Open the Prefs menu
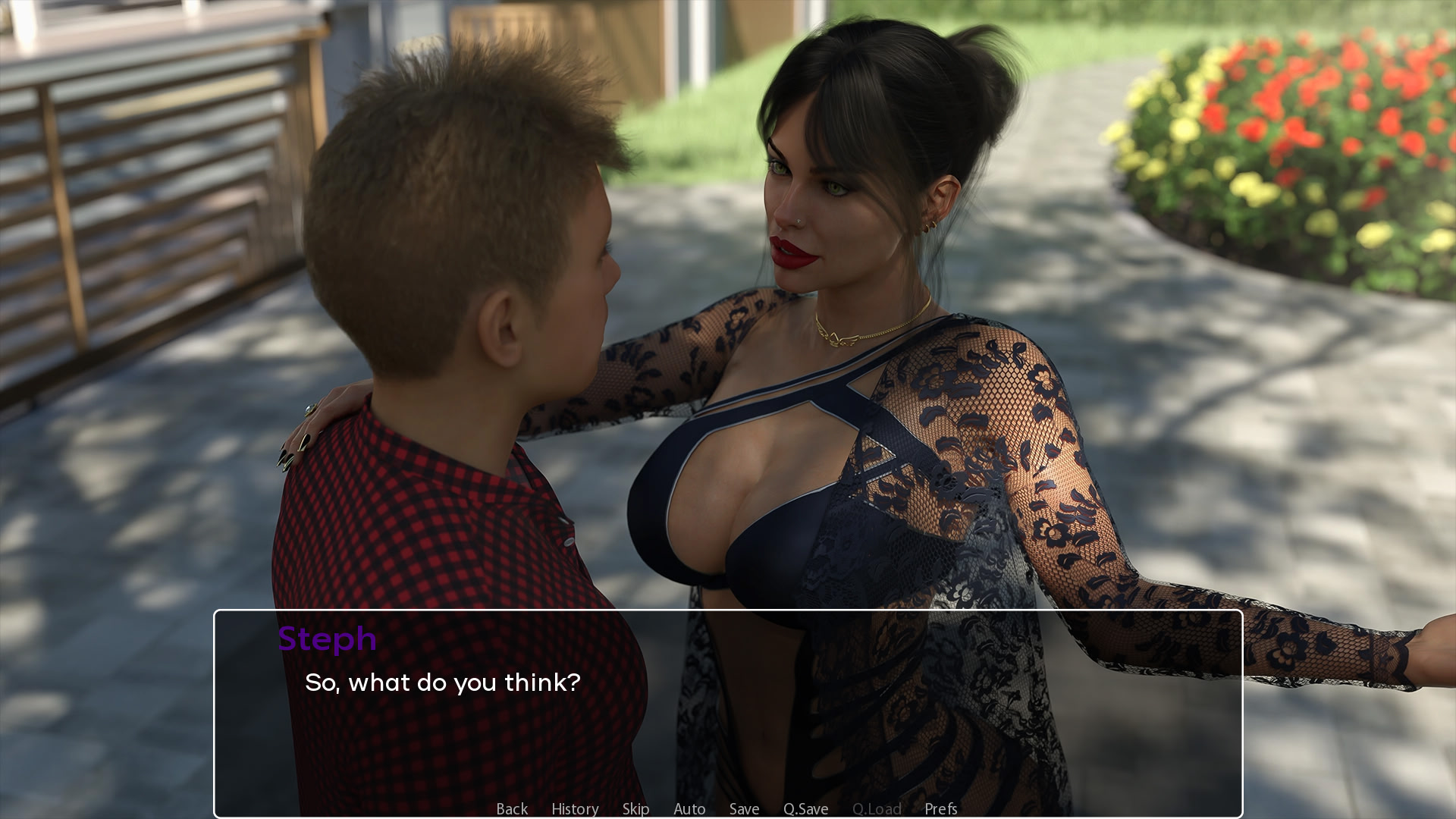1456x819 pixels. [940, 808]
